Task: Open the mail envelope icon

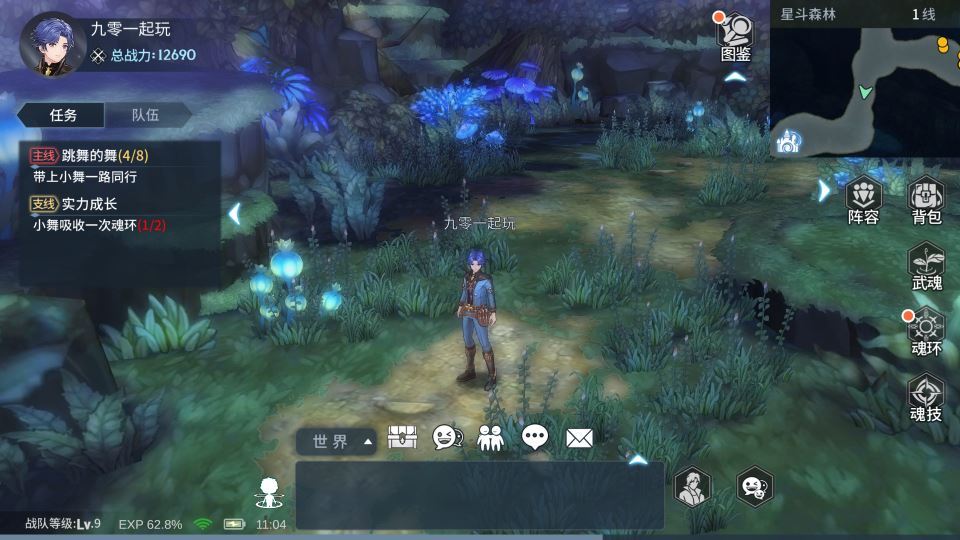Action: [579, 437]
